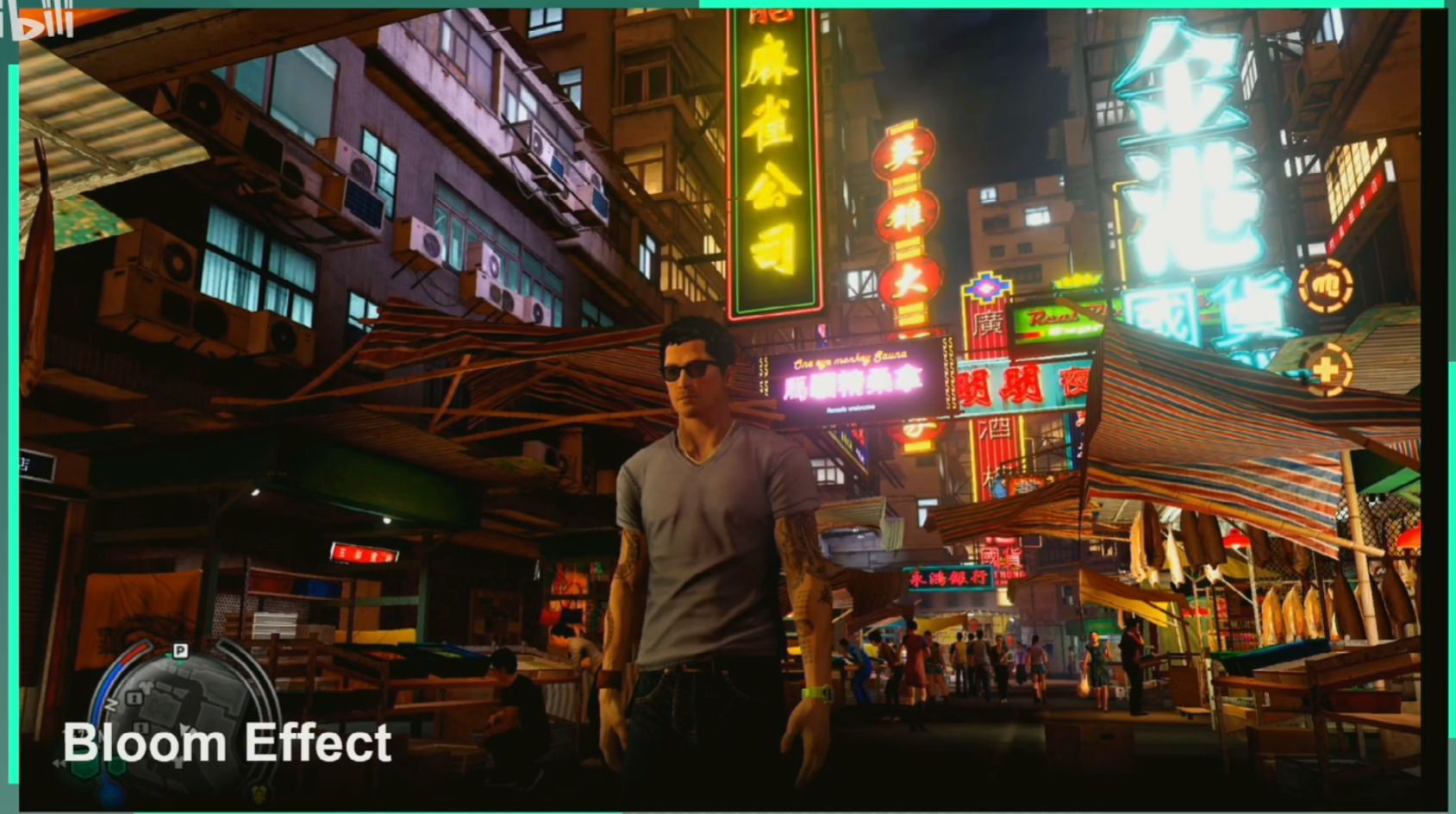This screenshot has height=814, width=1456.
Task: Select the P parking marker on minimap
Action: click(x=180, y=650)
